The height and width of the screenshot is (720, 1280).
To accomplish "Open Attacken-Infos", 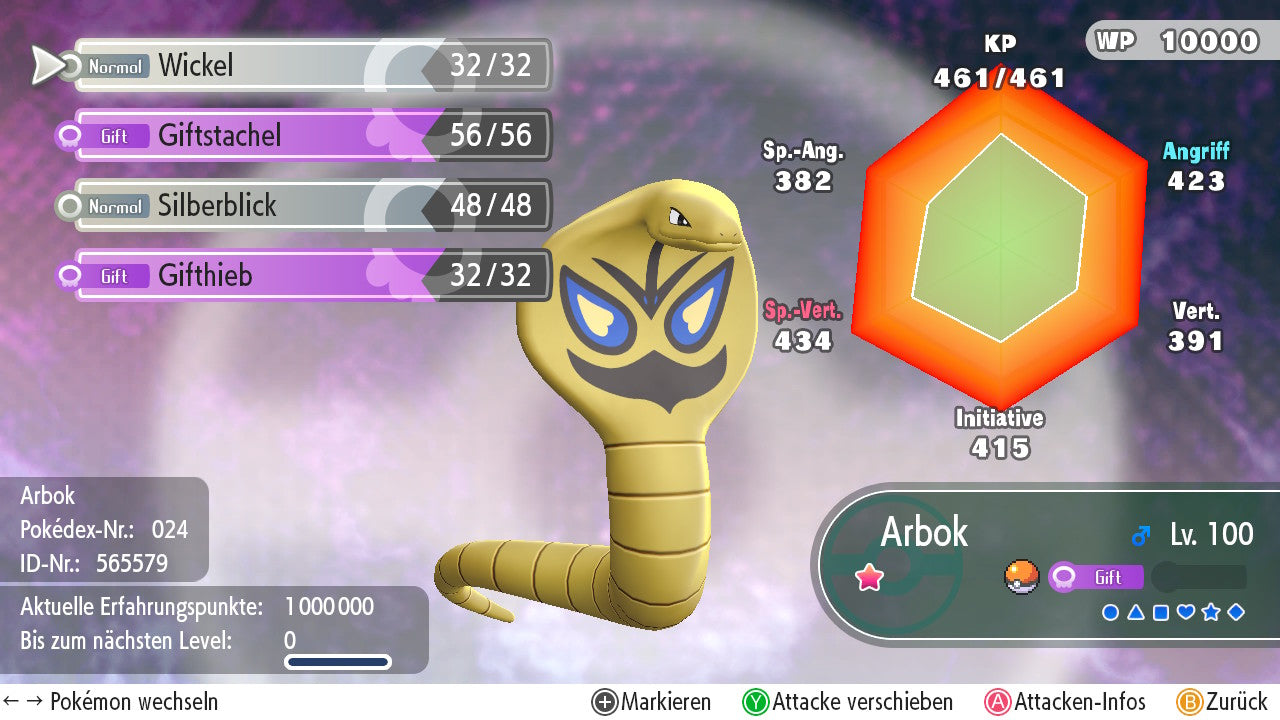I will point(1066,702).
